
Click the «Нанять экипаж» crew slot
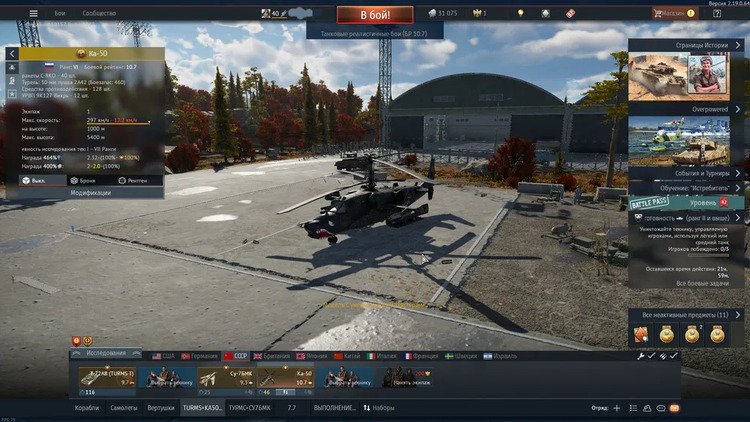pyautogui.click(x=405, y=378)
